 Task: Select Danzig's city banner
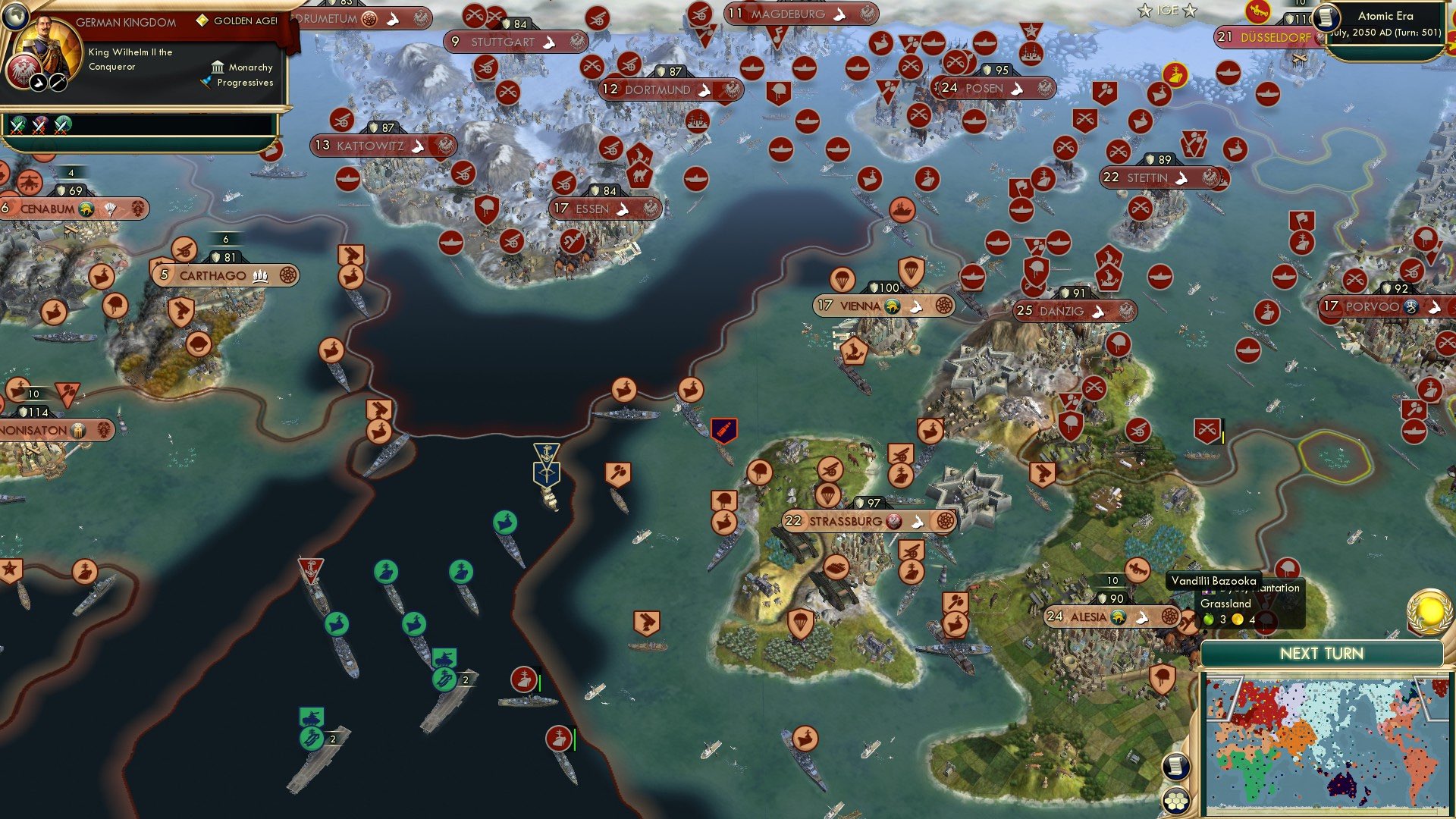(1064, 310)
